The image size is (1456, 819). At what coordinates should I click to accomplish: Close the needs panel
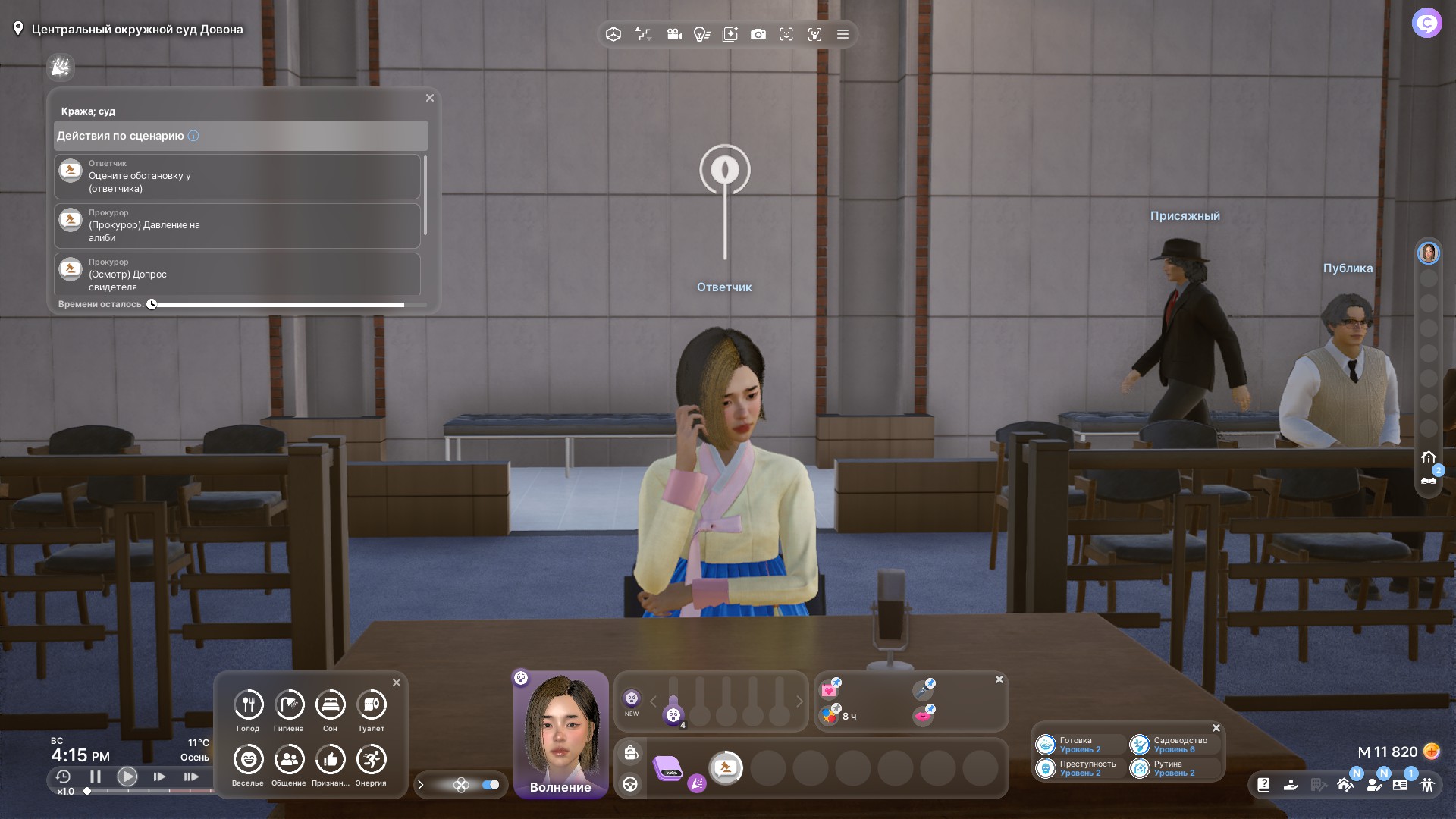coord(397,682)
